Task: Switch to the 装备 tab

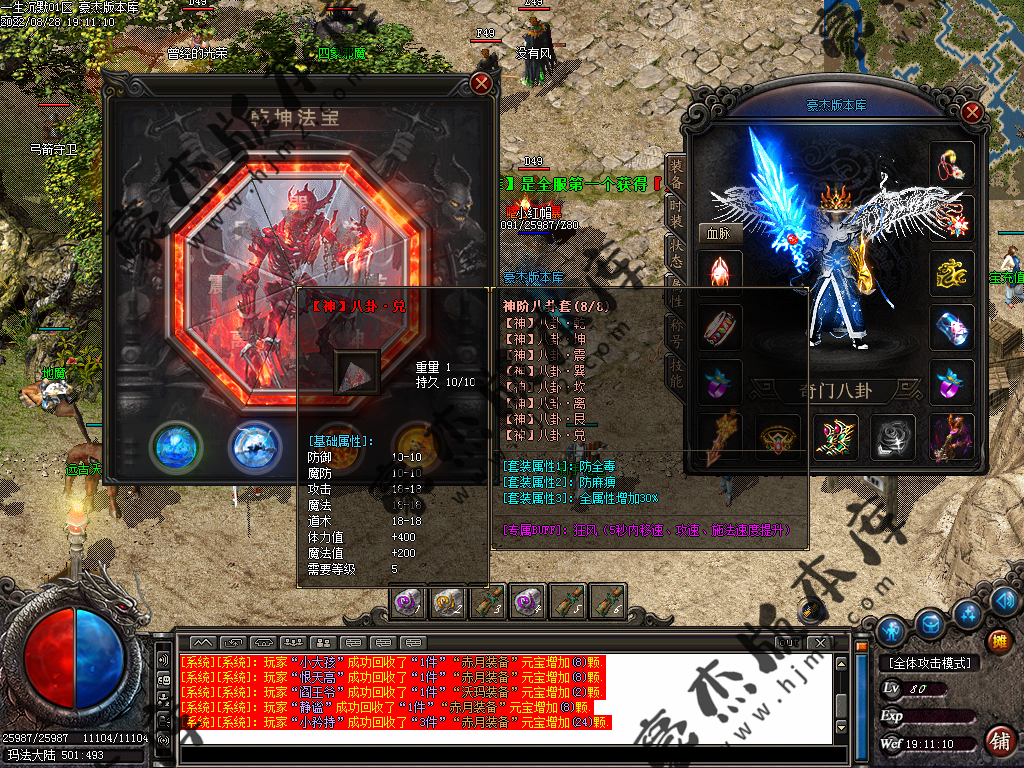Action: tap(676, 174)
